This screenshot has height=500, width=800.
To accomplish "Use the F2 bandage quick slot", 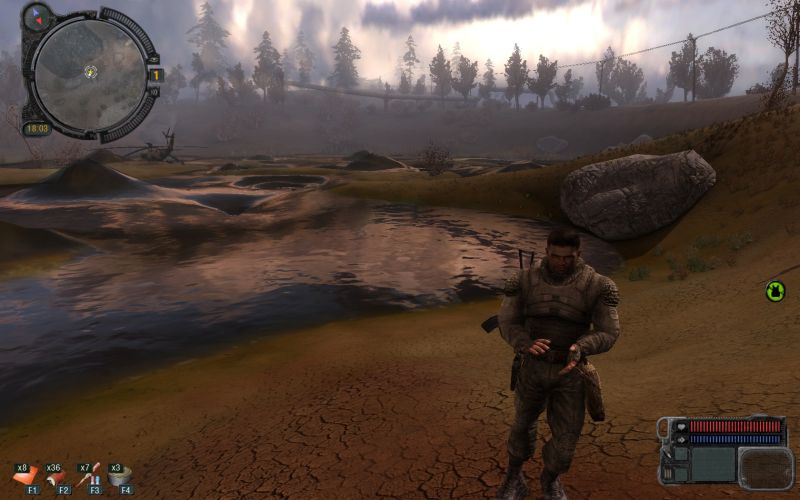I will (58, 475).
